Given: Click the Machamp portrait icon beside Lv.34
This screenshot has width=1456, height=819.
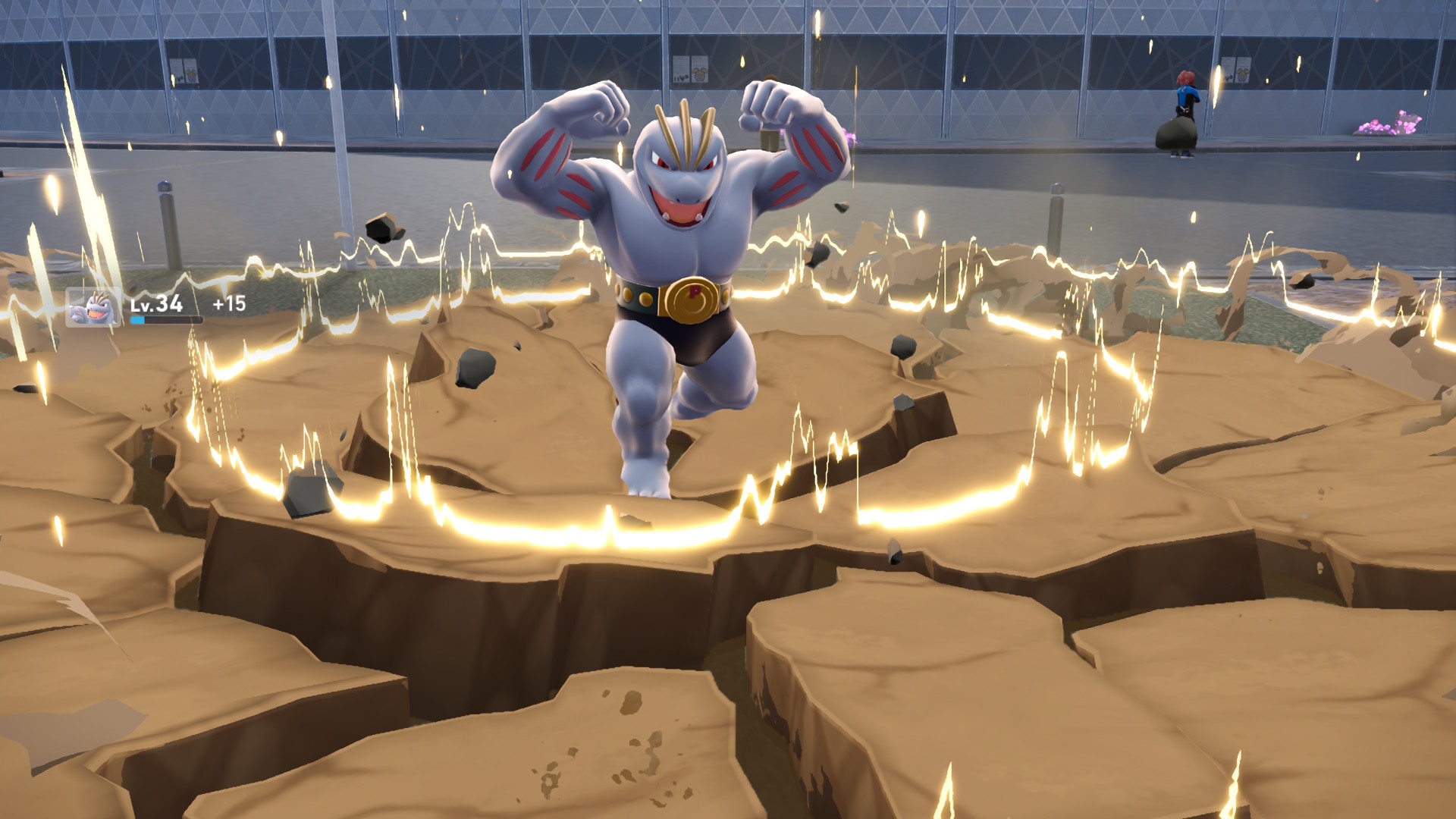Looking at the screenshot, I should pos(93,308).
